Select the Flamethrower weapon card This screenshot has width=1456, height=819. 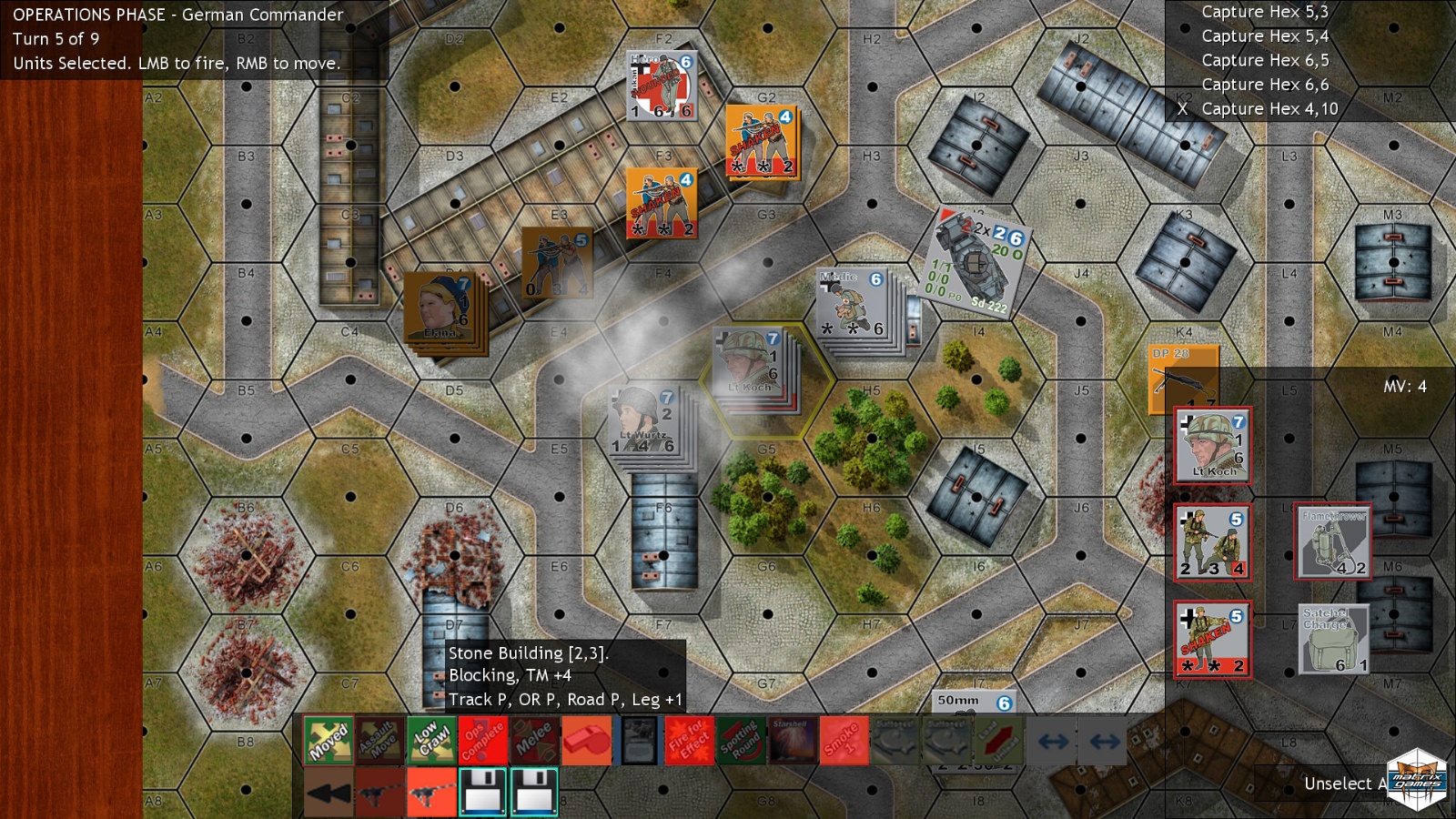(1333, 542)
